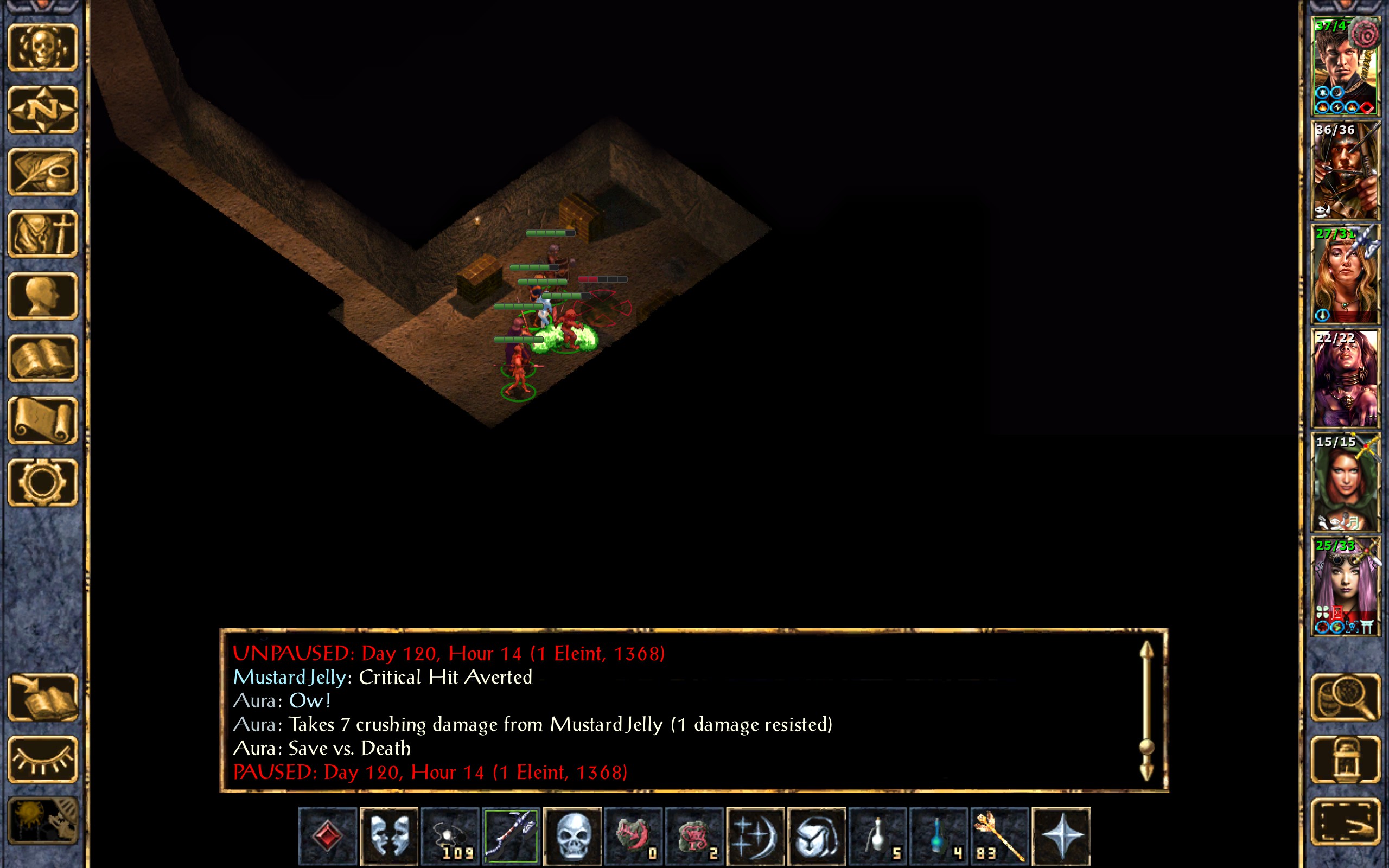Open the special abilities star button

[x=1061, y=836]
